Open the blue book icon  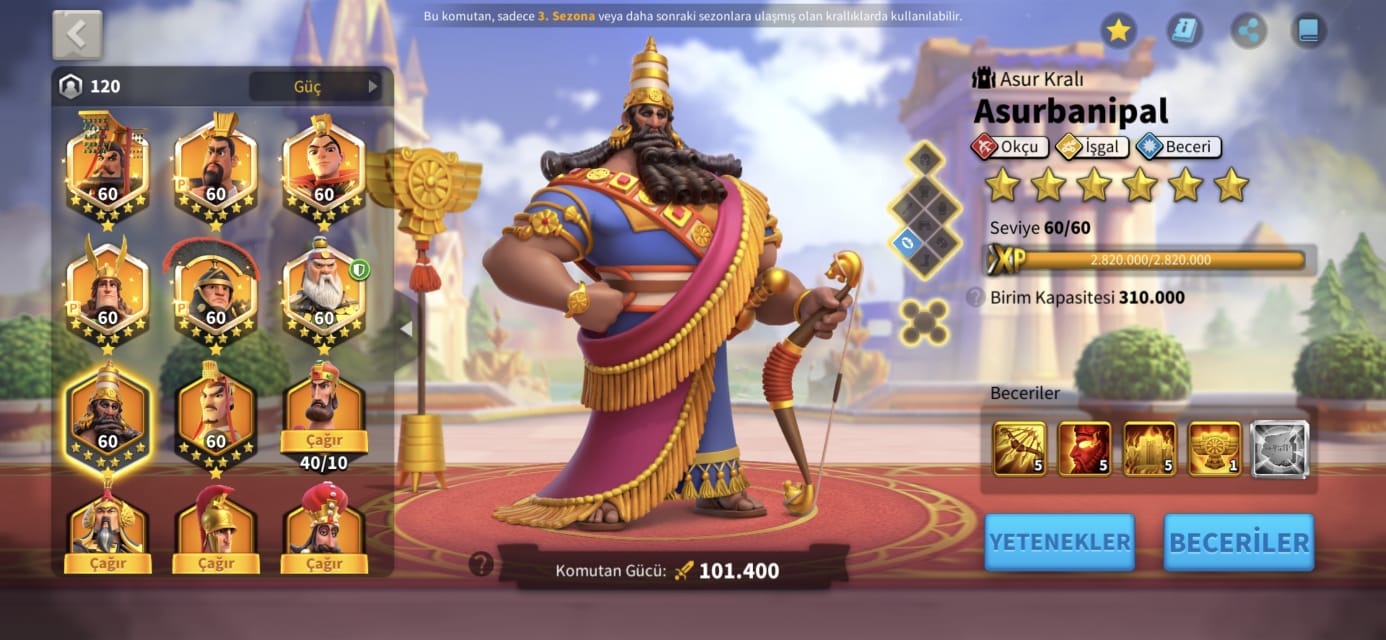pos(1308,31)
